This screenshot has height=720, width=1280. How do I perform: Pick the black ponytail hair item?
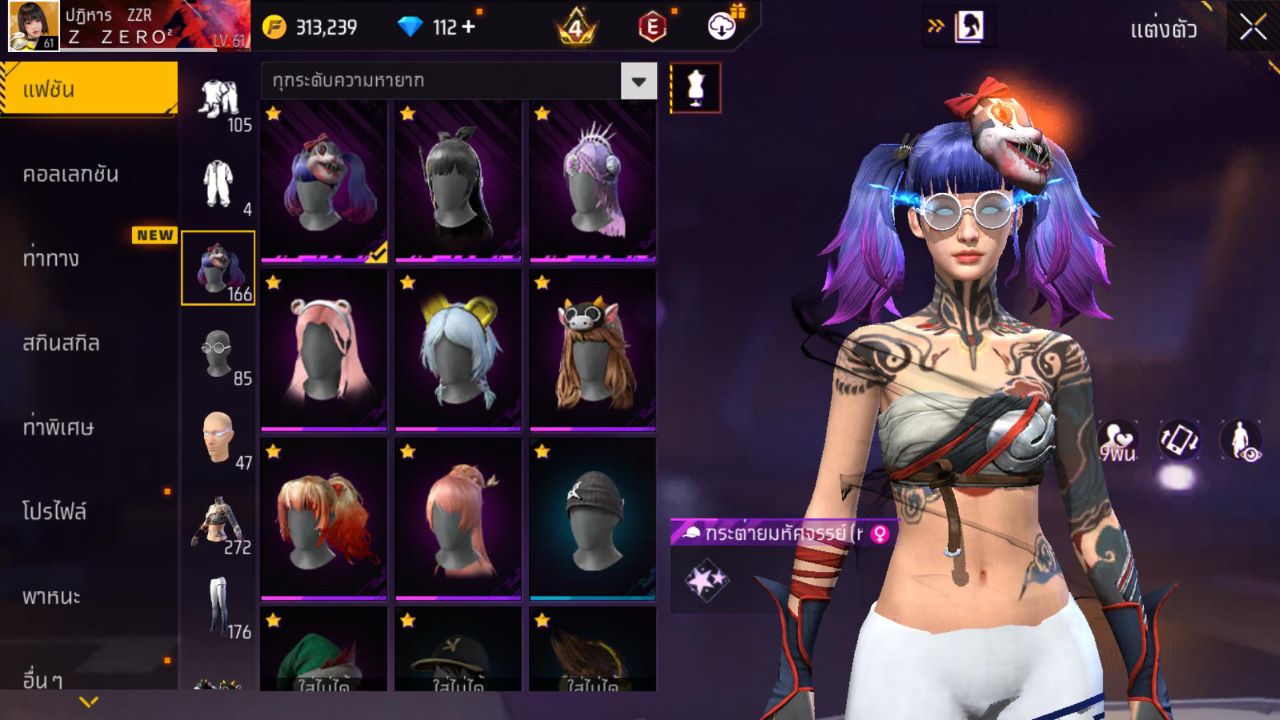click(458, 181)
